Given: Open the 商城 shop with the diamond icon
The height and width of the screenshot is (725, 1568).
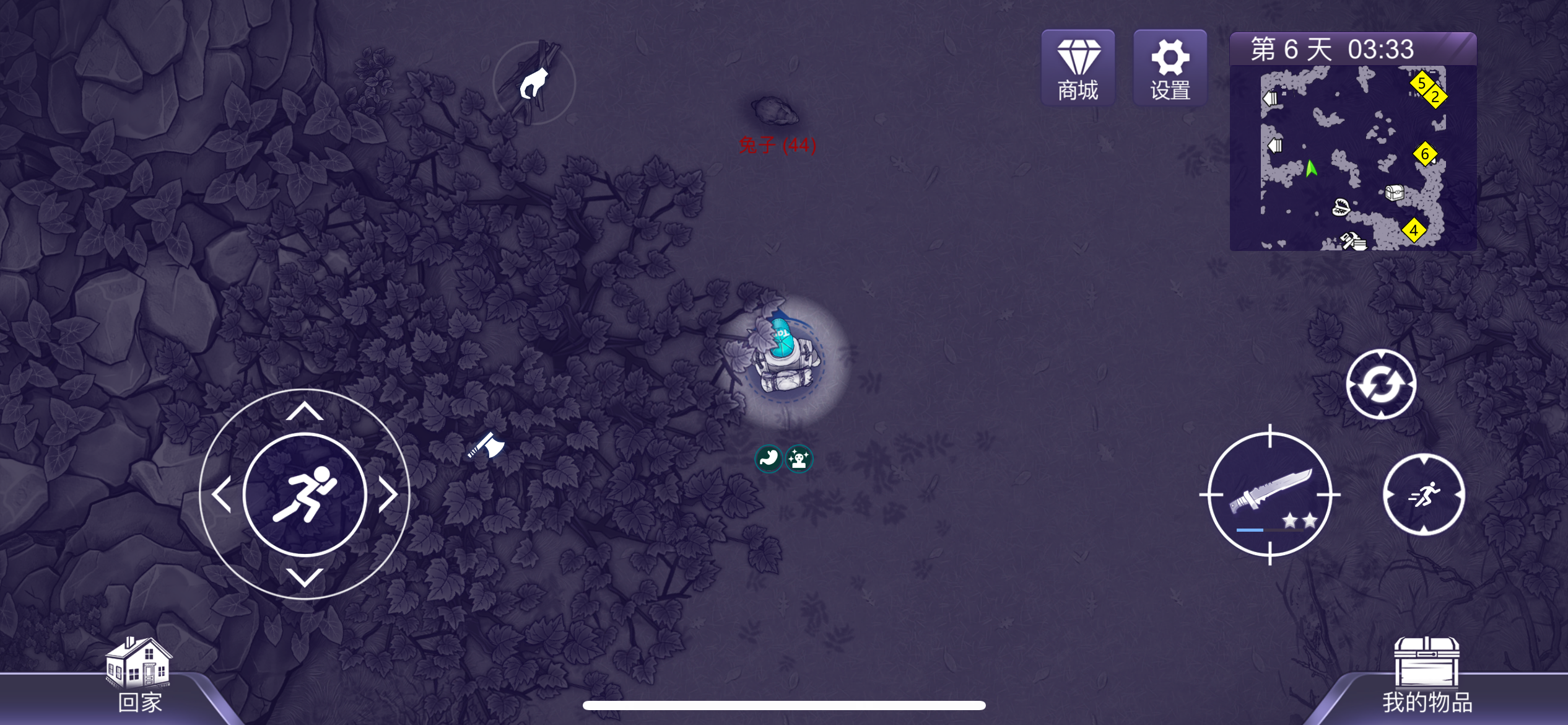Looking at the screenshot, I should tap(1078, 66).
